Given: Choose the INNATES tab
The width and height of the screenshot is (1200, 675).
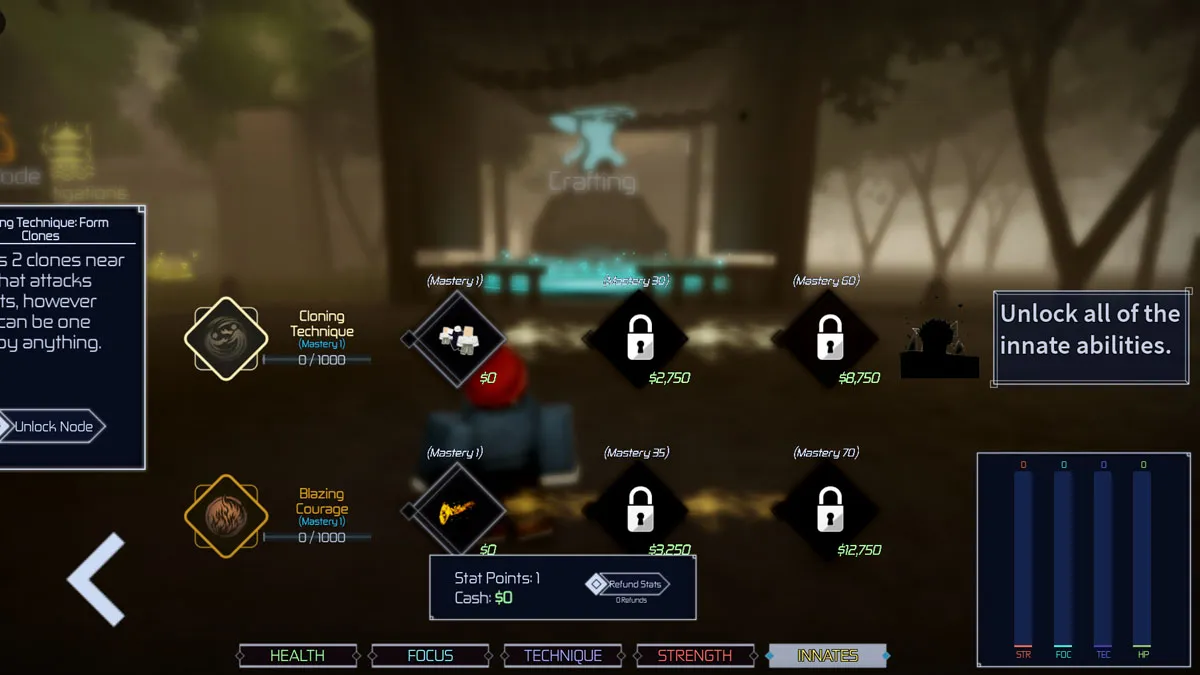Looking at the screenshot, I should [827, 656].
